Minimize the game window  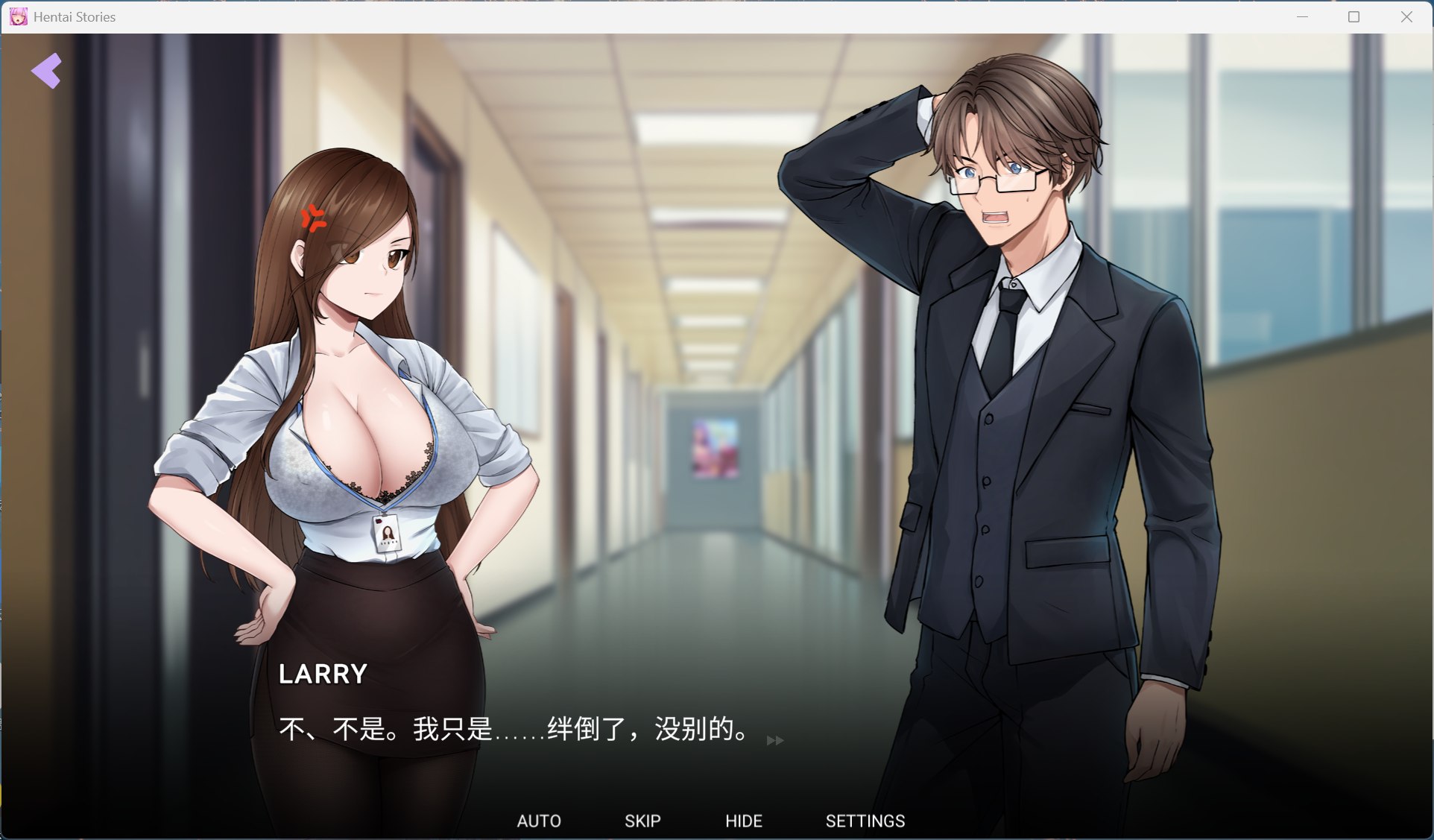coord(1301,16)
